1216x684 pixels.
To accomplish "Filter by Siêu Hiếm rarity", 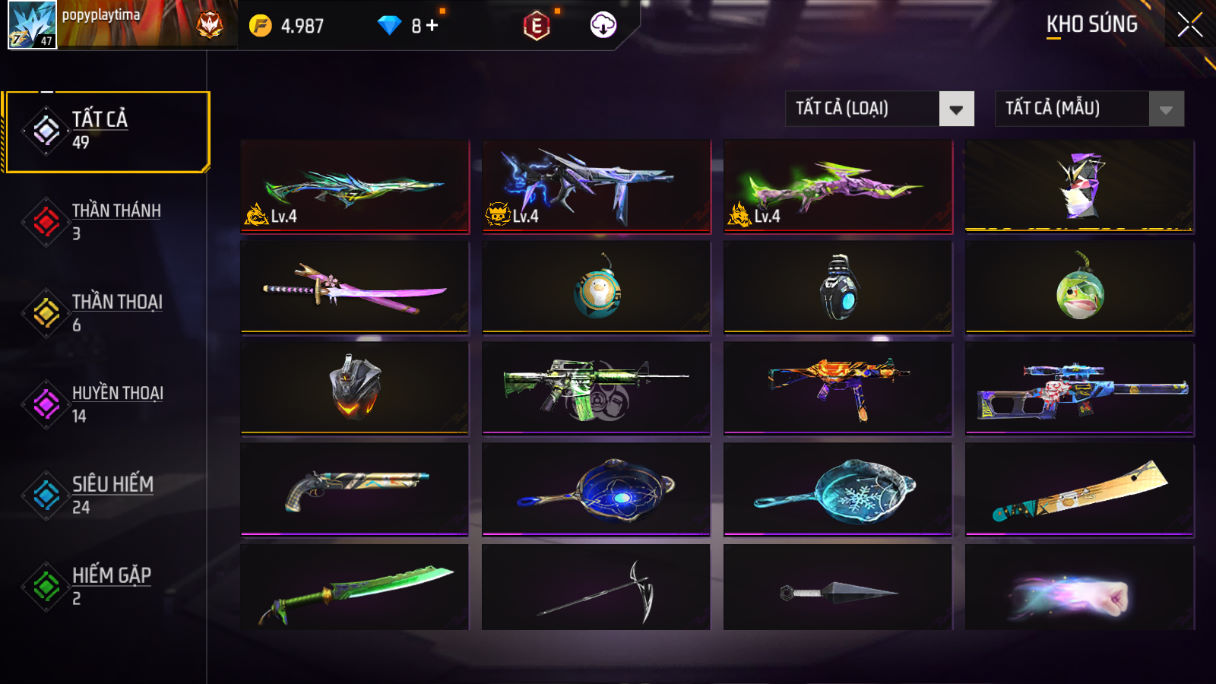I will [x=106, y=495].
